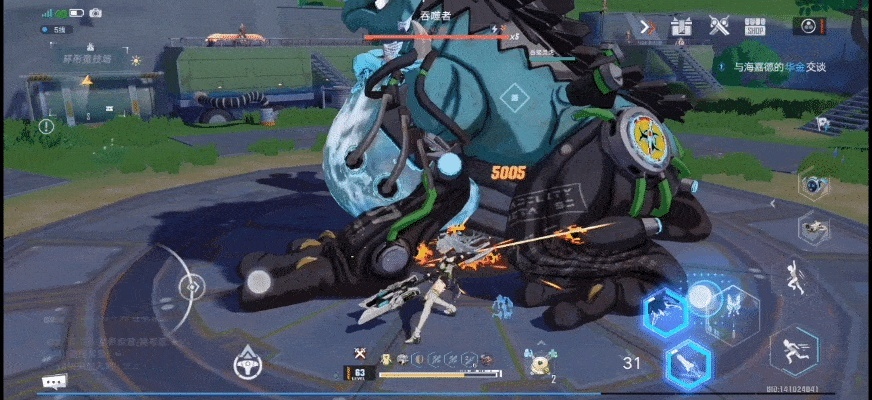Viewport: 872px width, 400px height.
Task: Open the chat speech bubble
Action: (x=54, y=381)
